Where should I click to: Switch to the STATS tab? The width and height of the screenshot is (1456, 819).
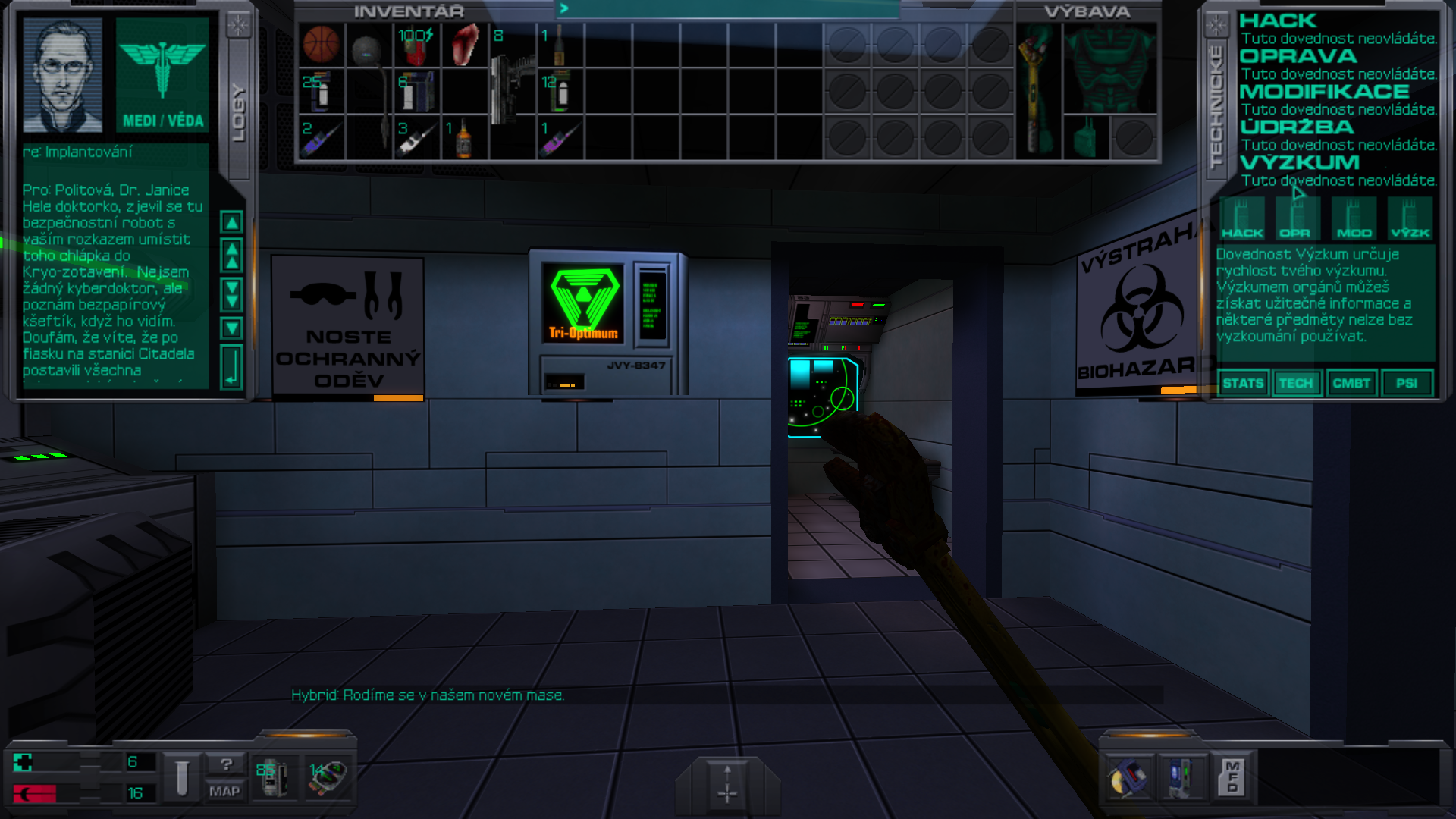click(1244, 383)
